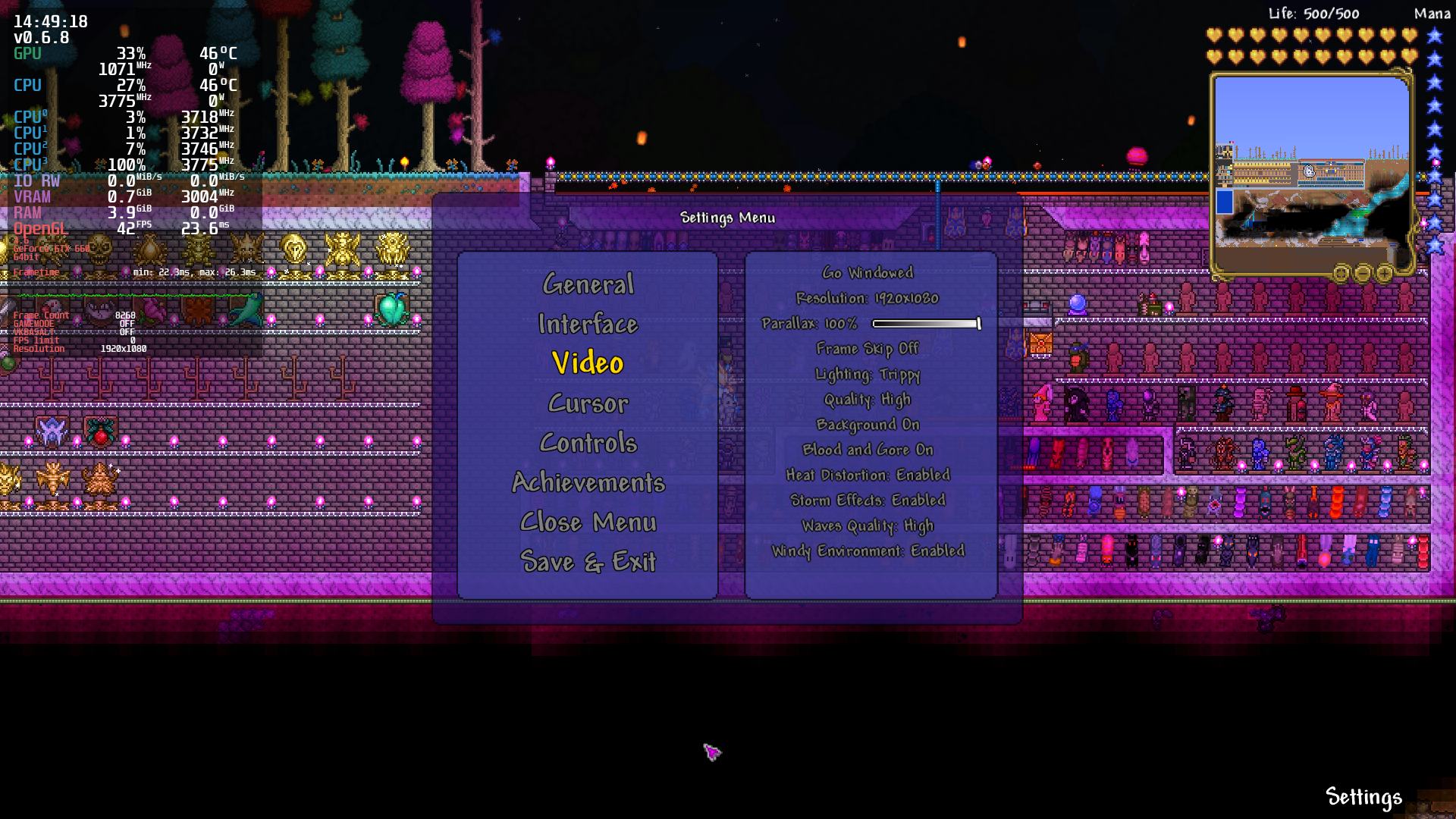The image size is (1456, 819).
Task: Select Save & Exit
Action: click(x=588, y=562)
